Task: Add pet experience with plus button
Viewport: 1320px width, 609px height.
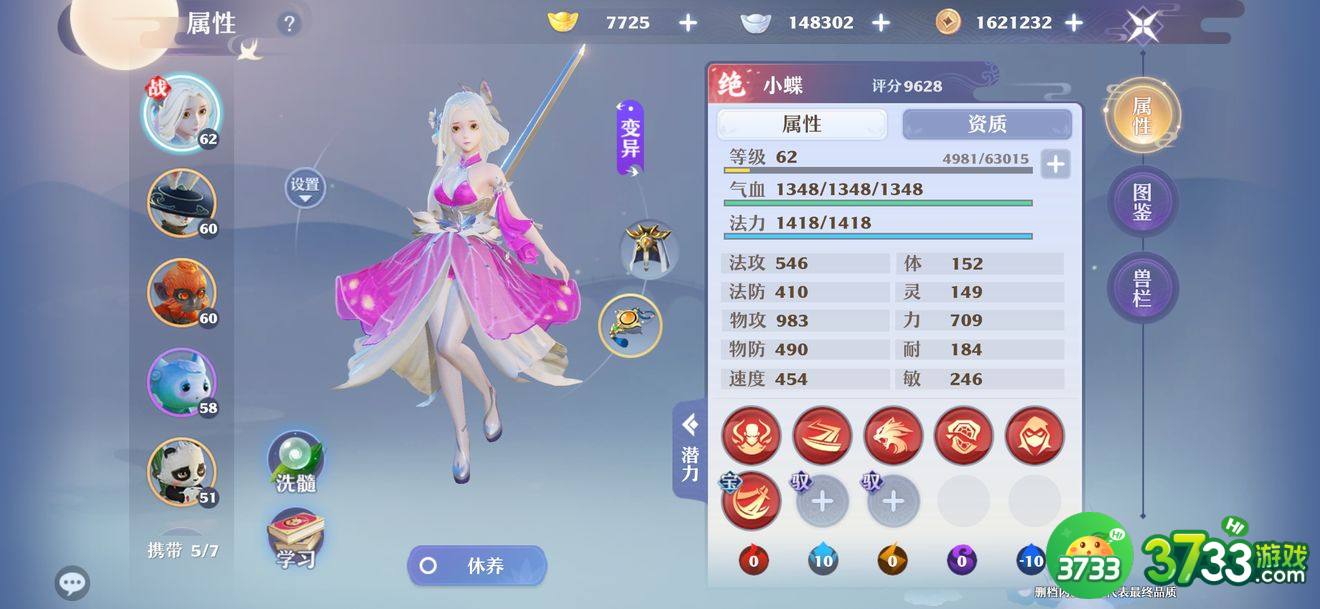Action: click(1055, 163)
